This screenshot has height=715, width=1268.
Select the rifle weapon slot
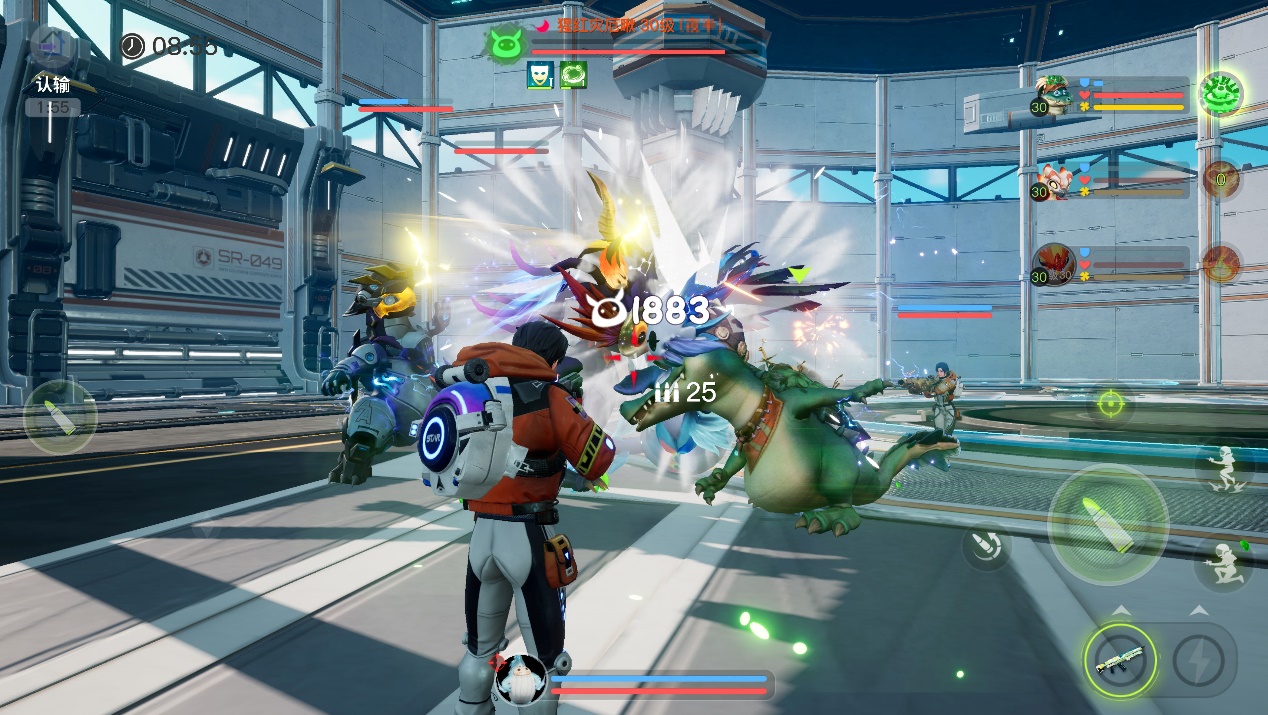1119,661
